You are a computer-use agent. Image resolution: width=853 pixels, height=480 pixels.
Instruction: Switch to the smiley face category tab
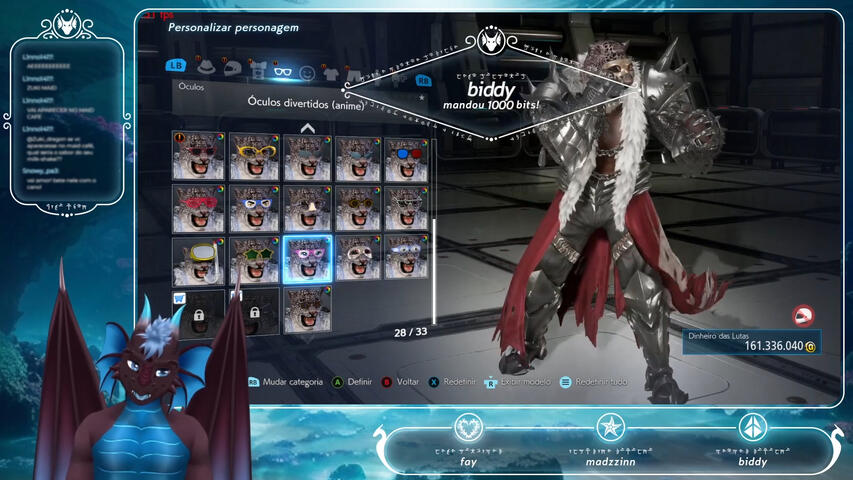coord(308,72)
